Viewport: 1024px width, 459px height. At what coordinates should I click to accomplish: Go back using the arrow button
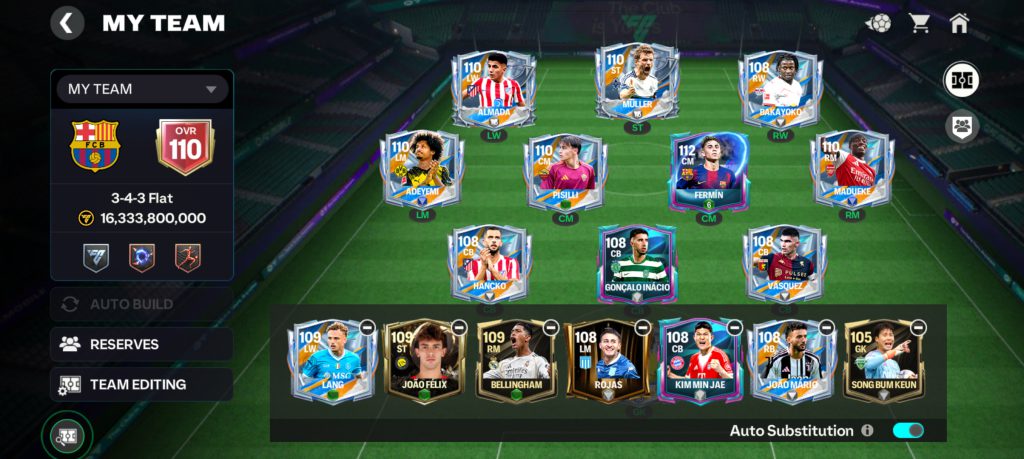[x=67, y=23]
